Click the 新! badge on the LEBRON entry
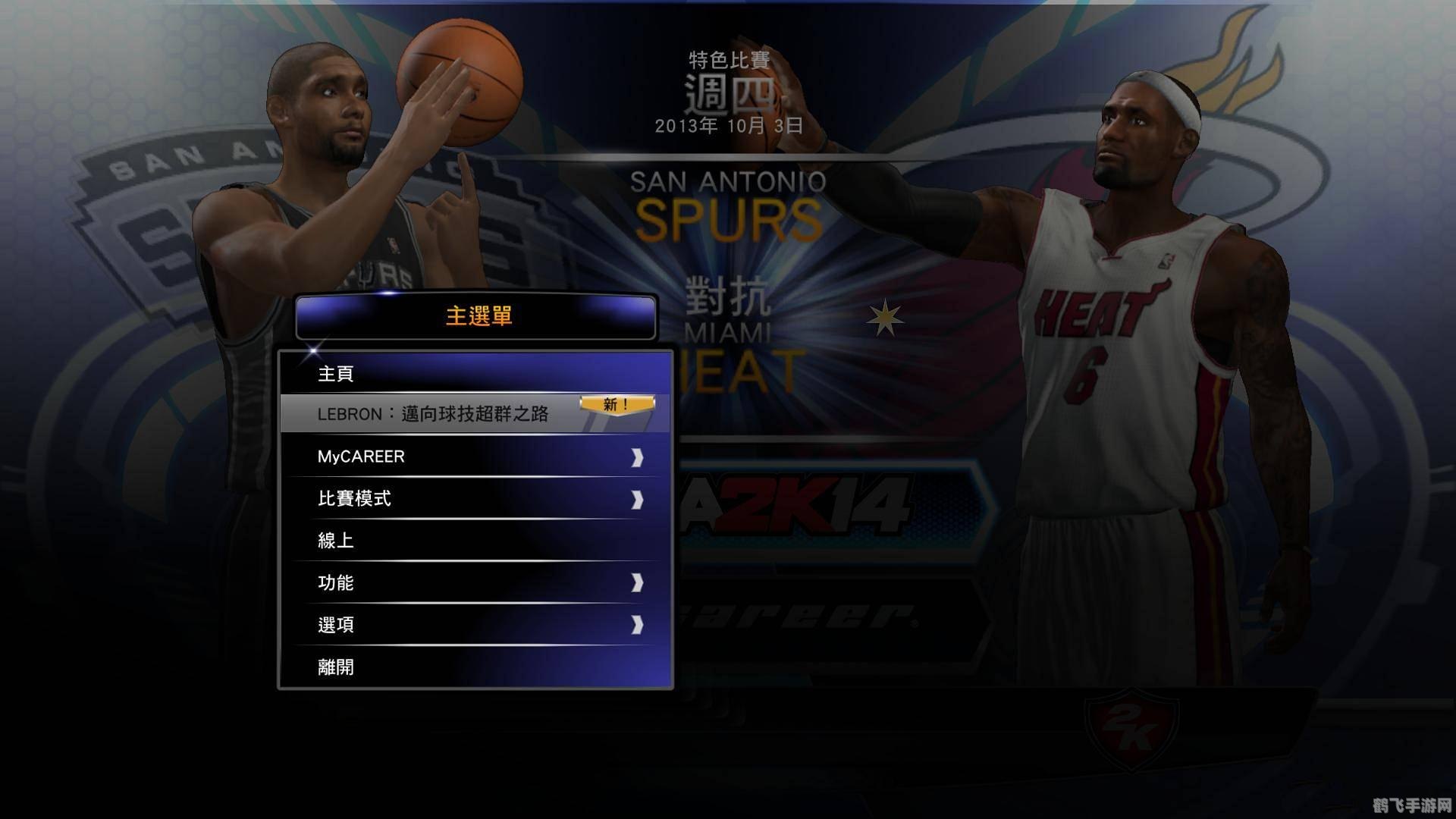The height and width of the screenshot is (819, 1456). click(617, 404)
